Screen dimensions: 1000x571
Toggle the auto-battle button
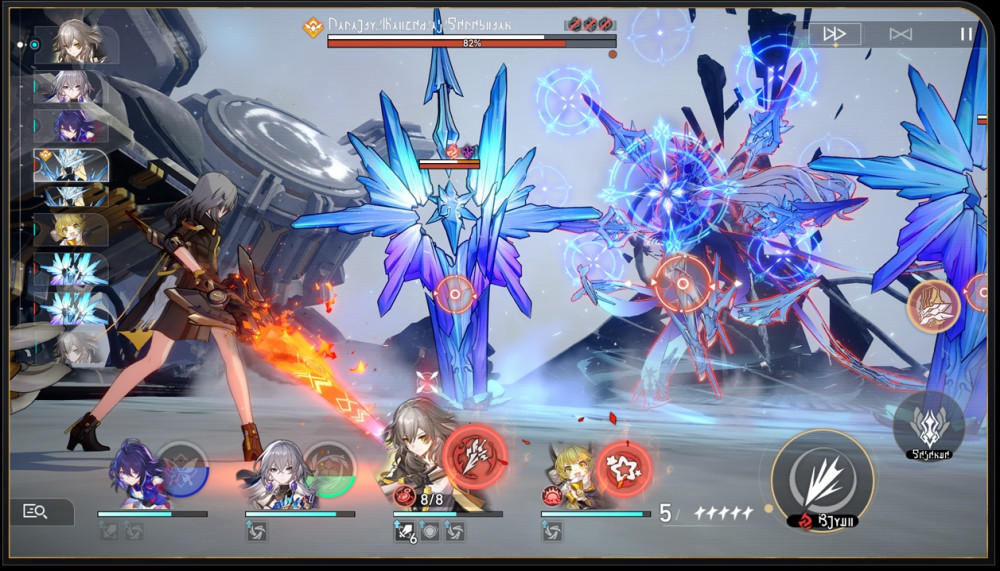click(901, 34)
